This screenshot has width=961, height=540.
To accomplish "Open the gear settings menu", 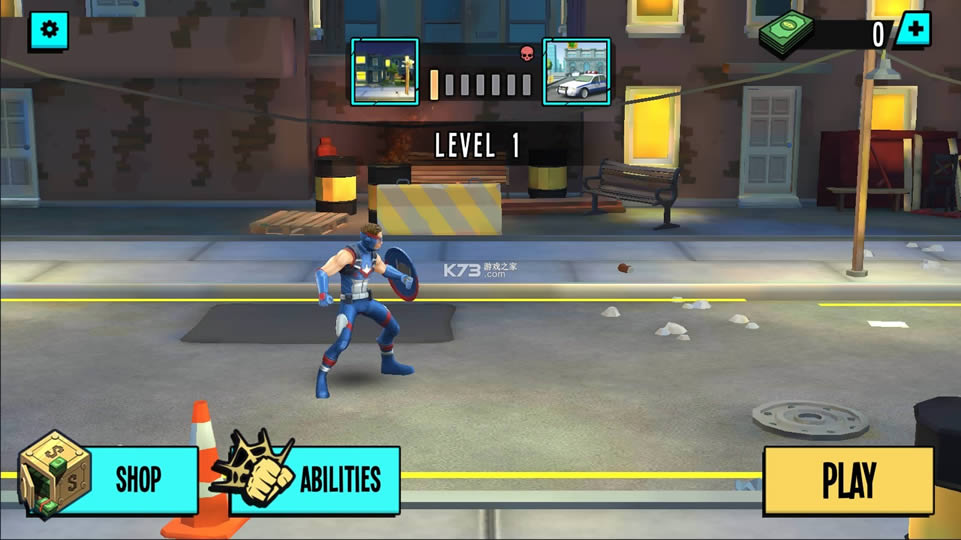I will [48, 31].
